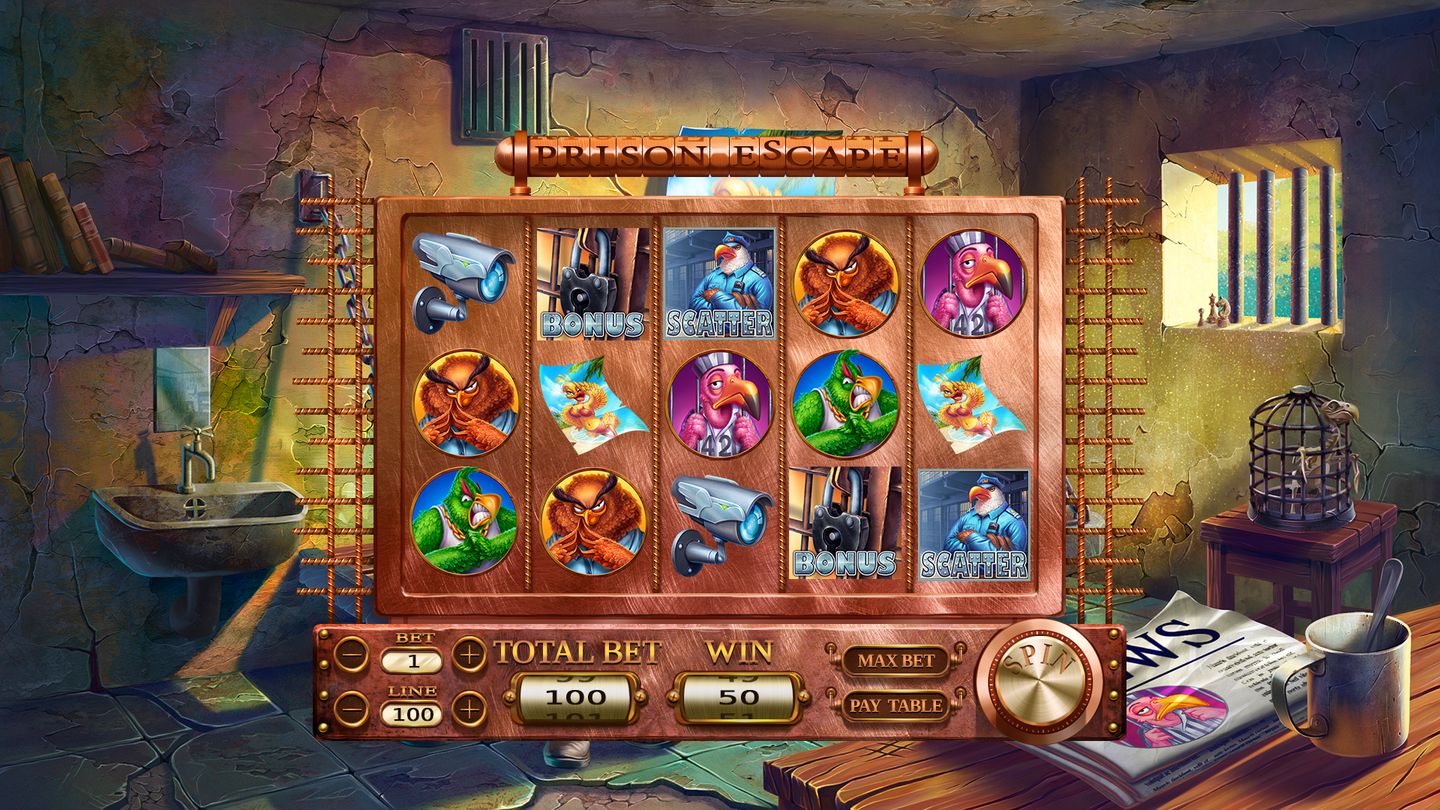Click the MAX BET button
Screen dimensions: 1440x810
coord(894,660)
